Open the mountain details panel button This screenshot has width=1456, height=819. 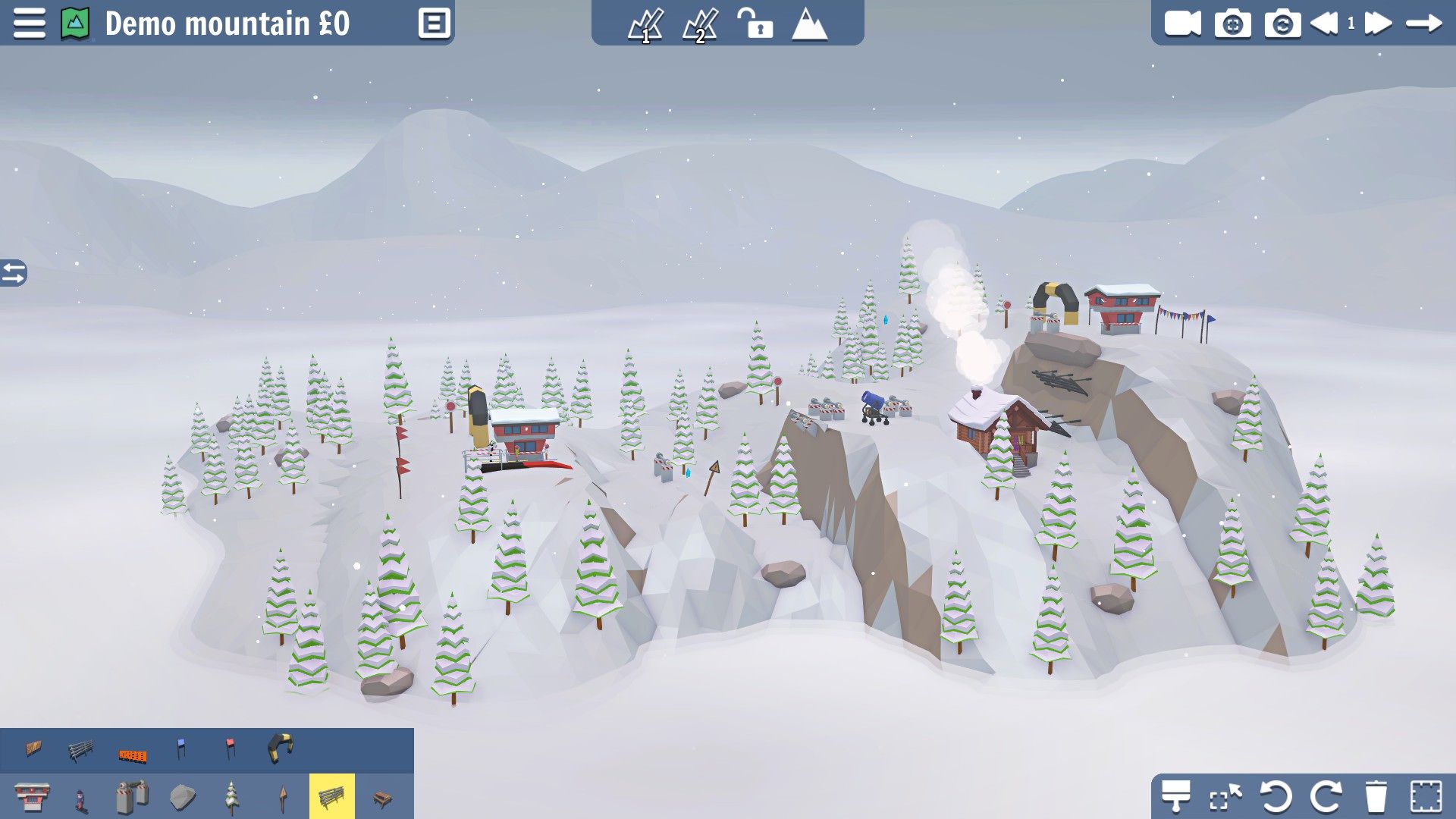pos(435,24)
